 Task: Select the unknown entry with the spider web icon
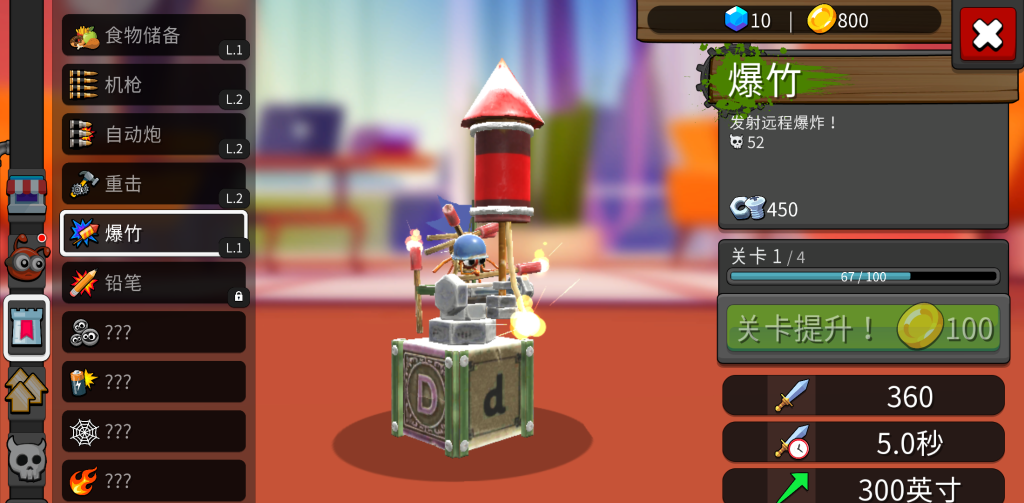154,431
